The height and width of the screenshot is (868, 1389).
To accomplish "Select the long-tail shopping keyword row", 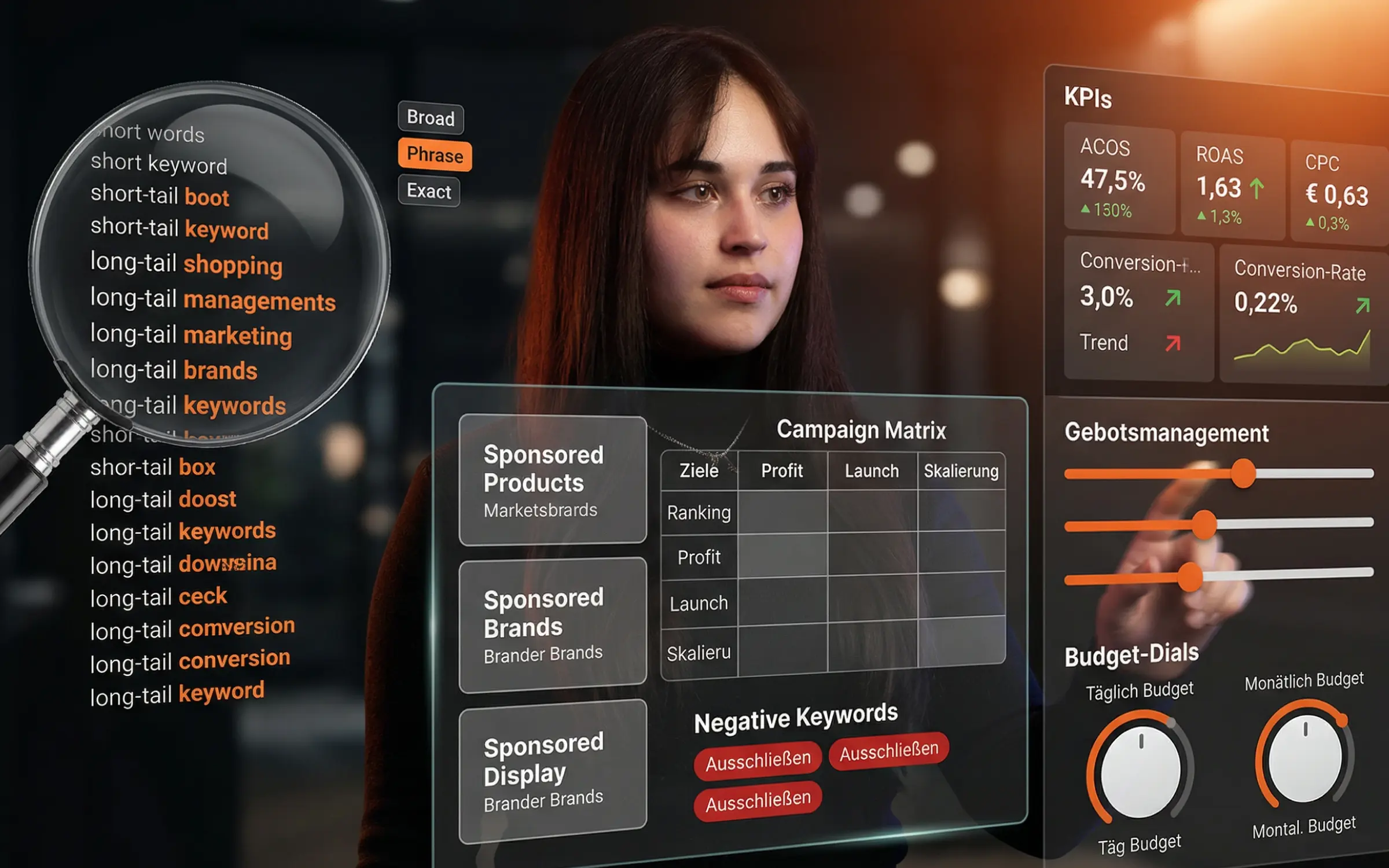I will [186, 263].
